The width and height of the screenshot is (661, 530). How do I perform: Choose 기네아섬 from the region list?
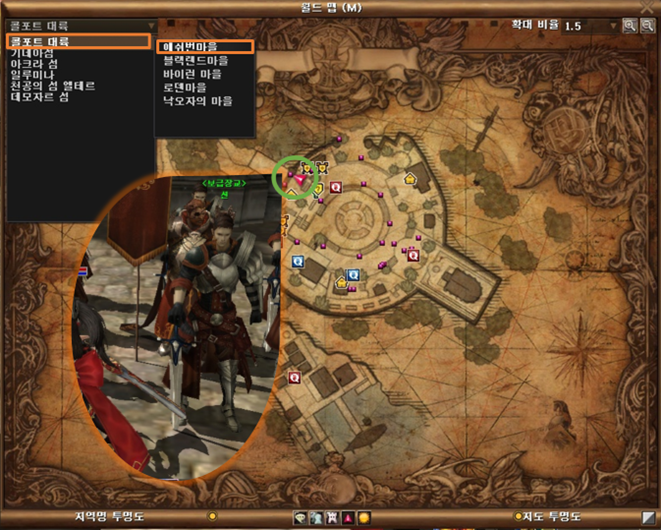pos(33,52)
